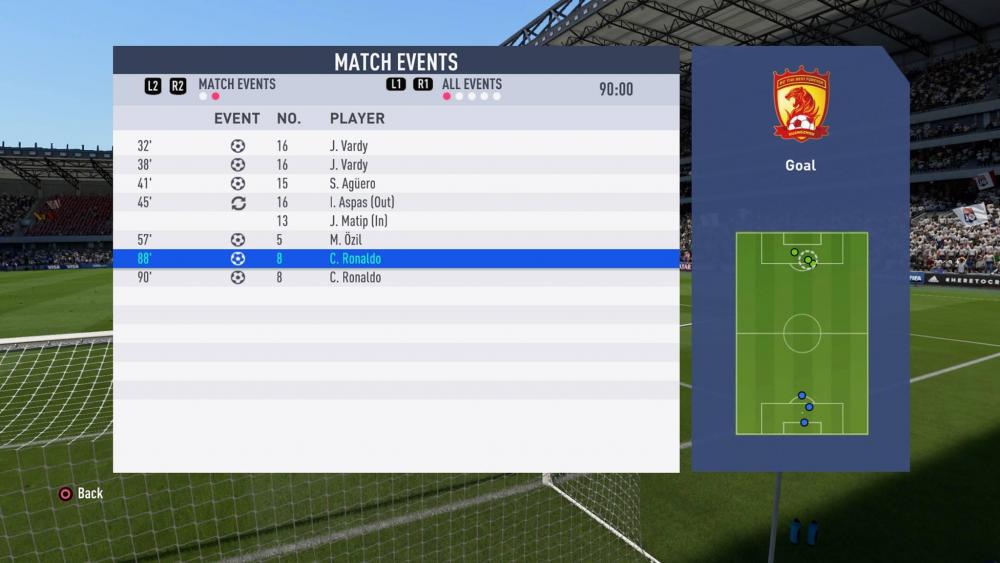Switch to the All Events filter

click(x=471, y=85)
